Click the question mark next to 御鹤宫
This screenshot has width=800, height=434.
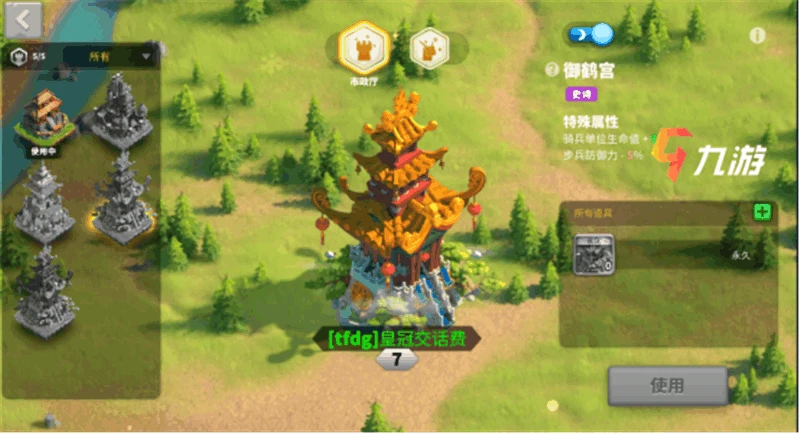553,71
